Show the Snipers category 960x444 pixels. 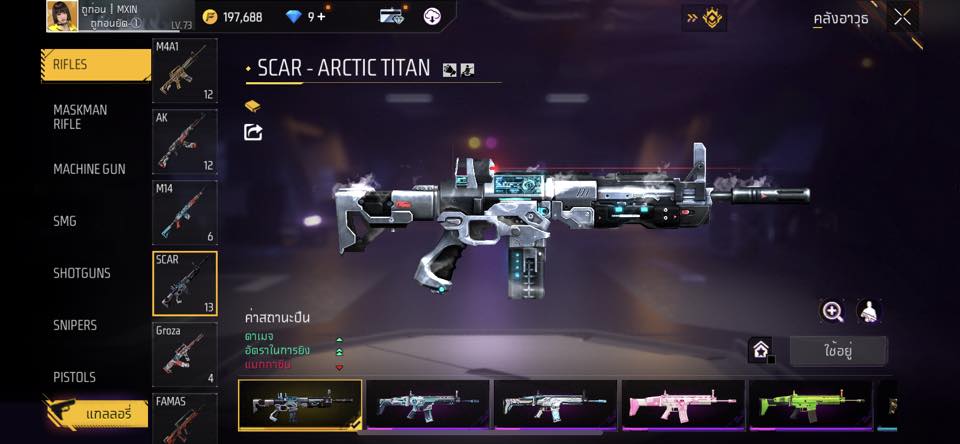[75, 325]
